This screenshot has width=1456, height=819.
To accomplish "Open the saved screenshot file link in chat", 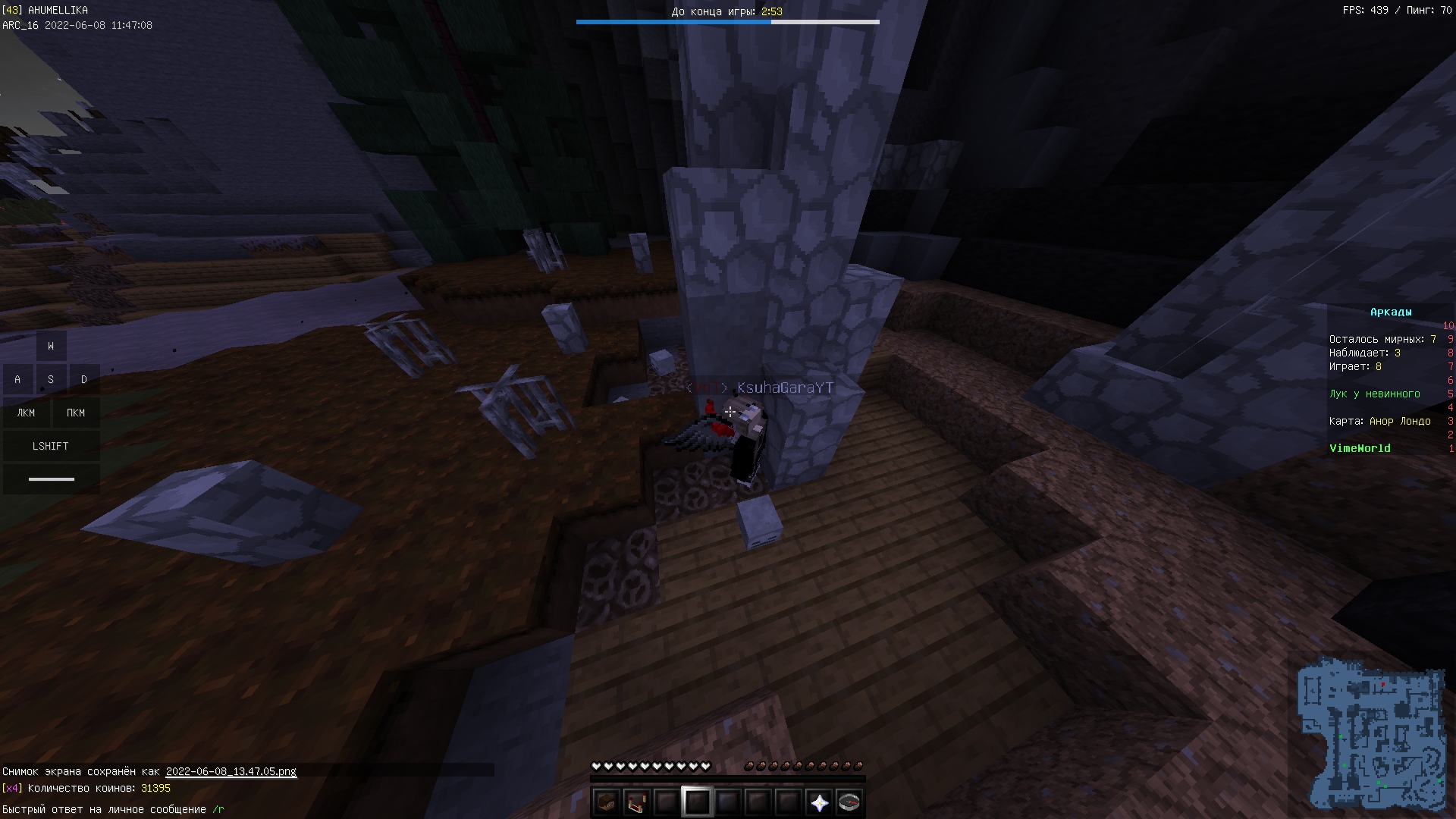I will coord(231,771).
